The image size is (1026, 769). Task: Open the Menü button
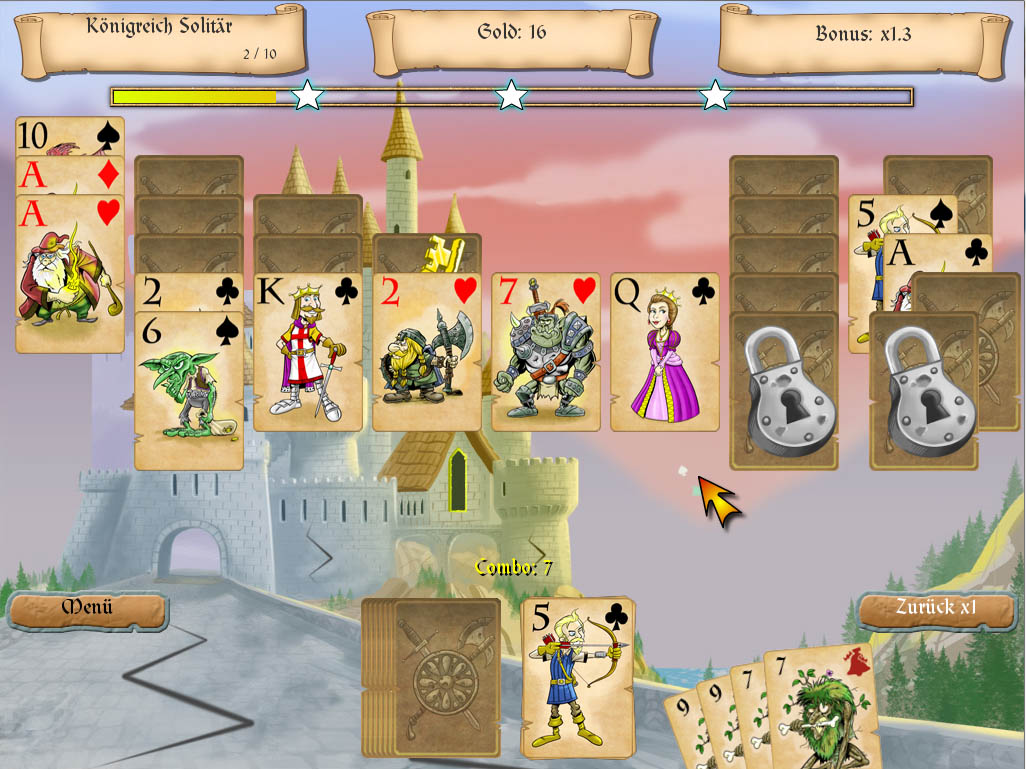[87, 608]
